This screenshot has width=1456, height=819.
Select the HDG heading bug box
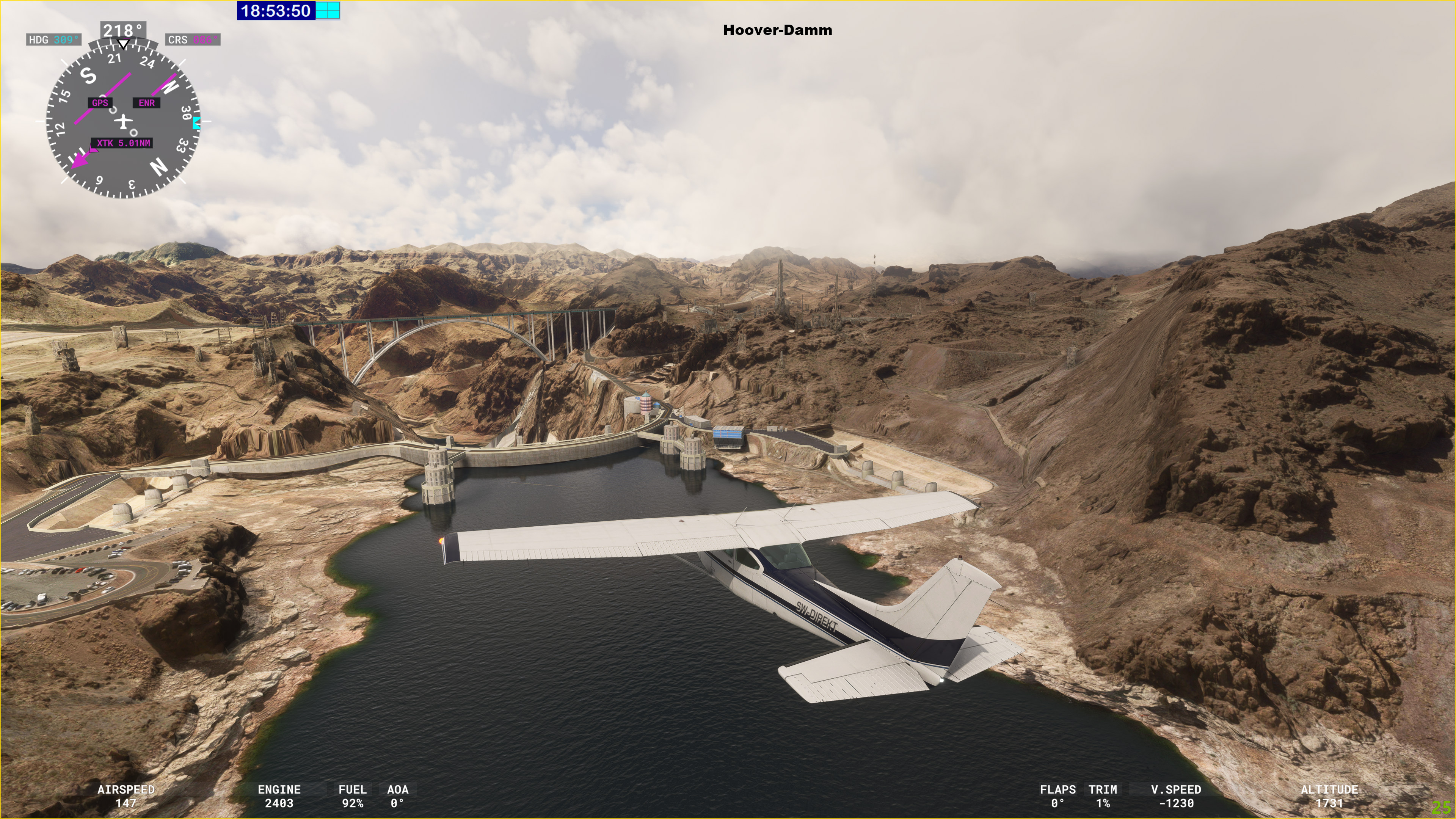[x=54, y=39]
